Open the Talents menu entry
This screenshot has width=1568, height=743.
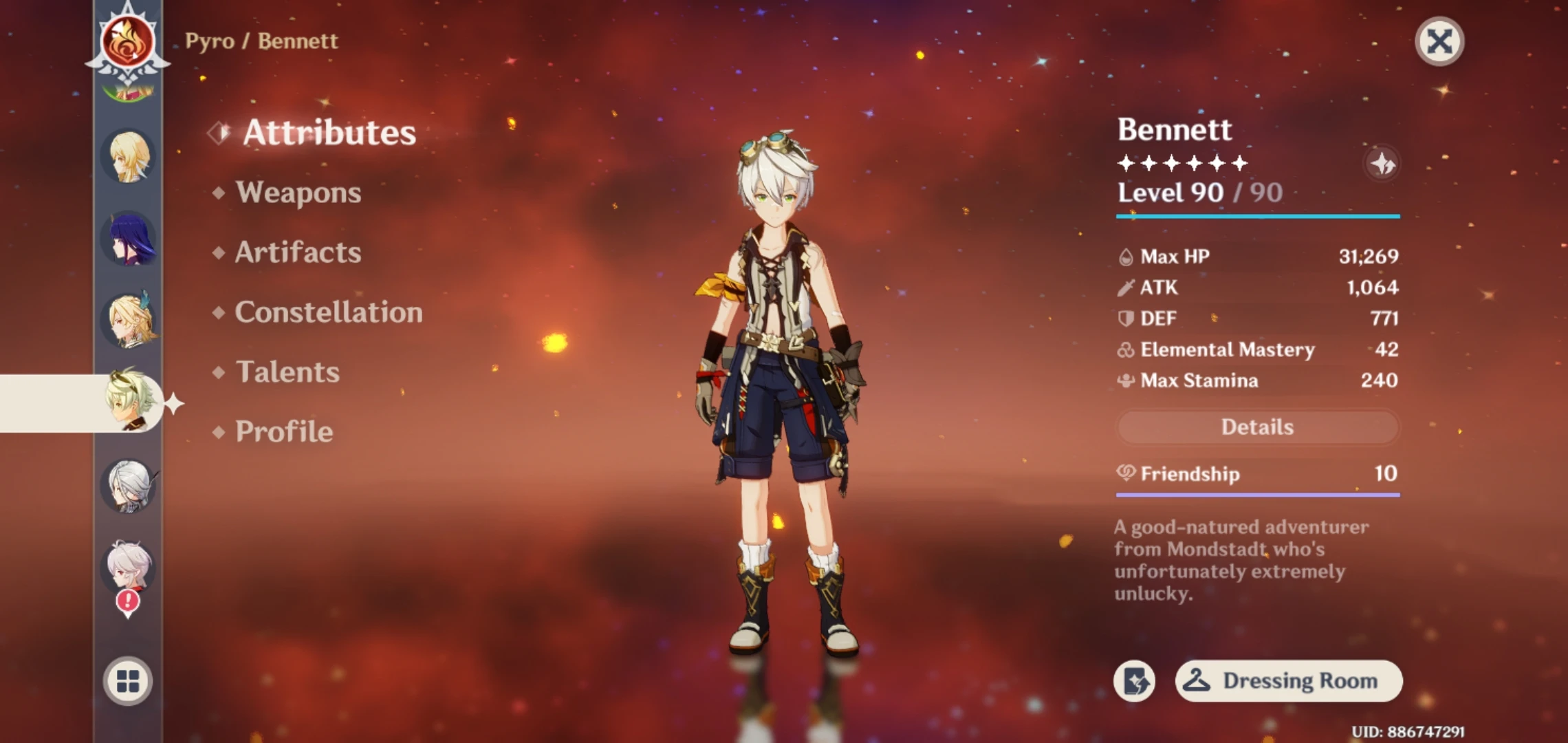point(286,371)
